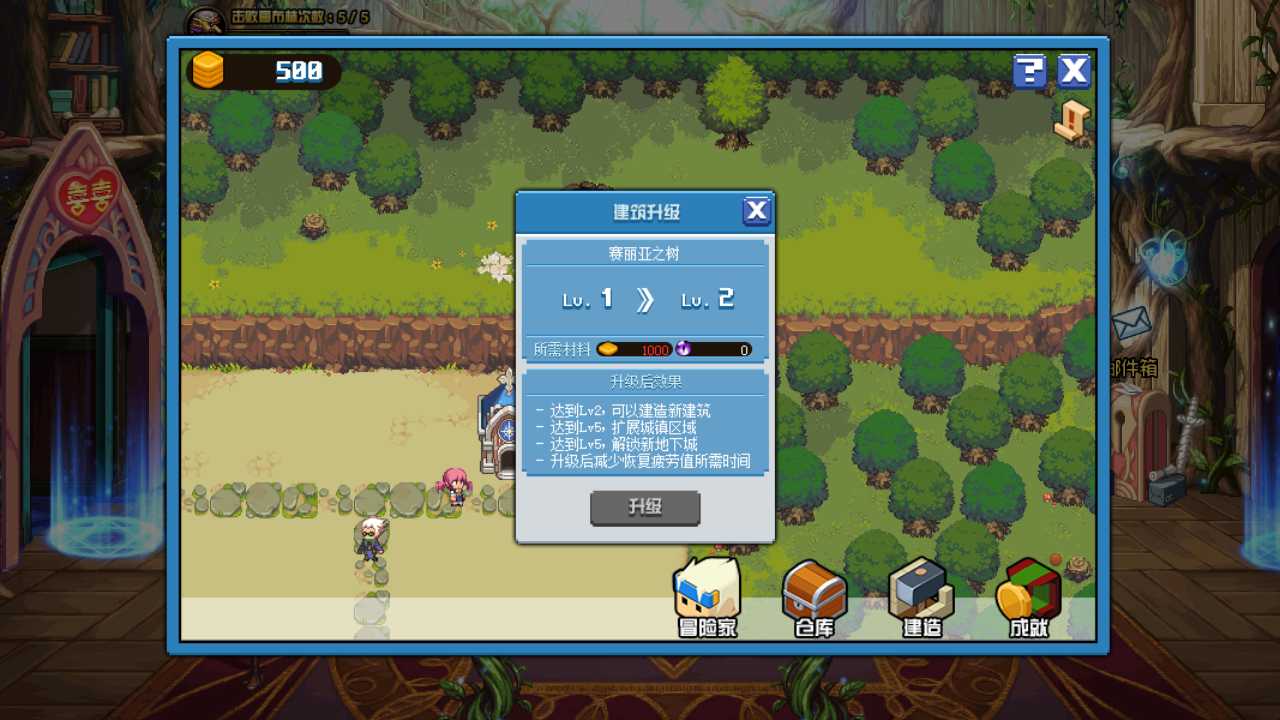Close the 建筑升级 dialog
Viewport: 1280px width, 720px height.
click(757, 211)
